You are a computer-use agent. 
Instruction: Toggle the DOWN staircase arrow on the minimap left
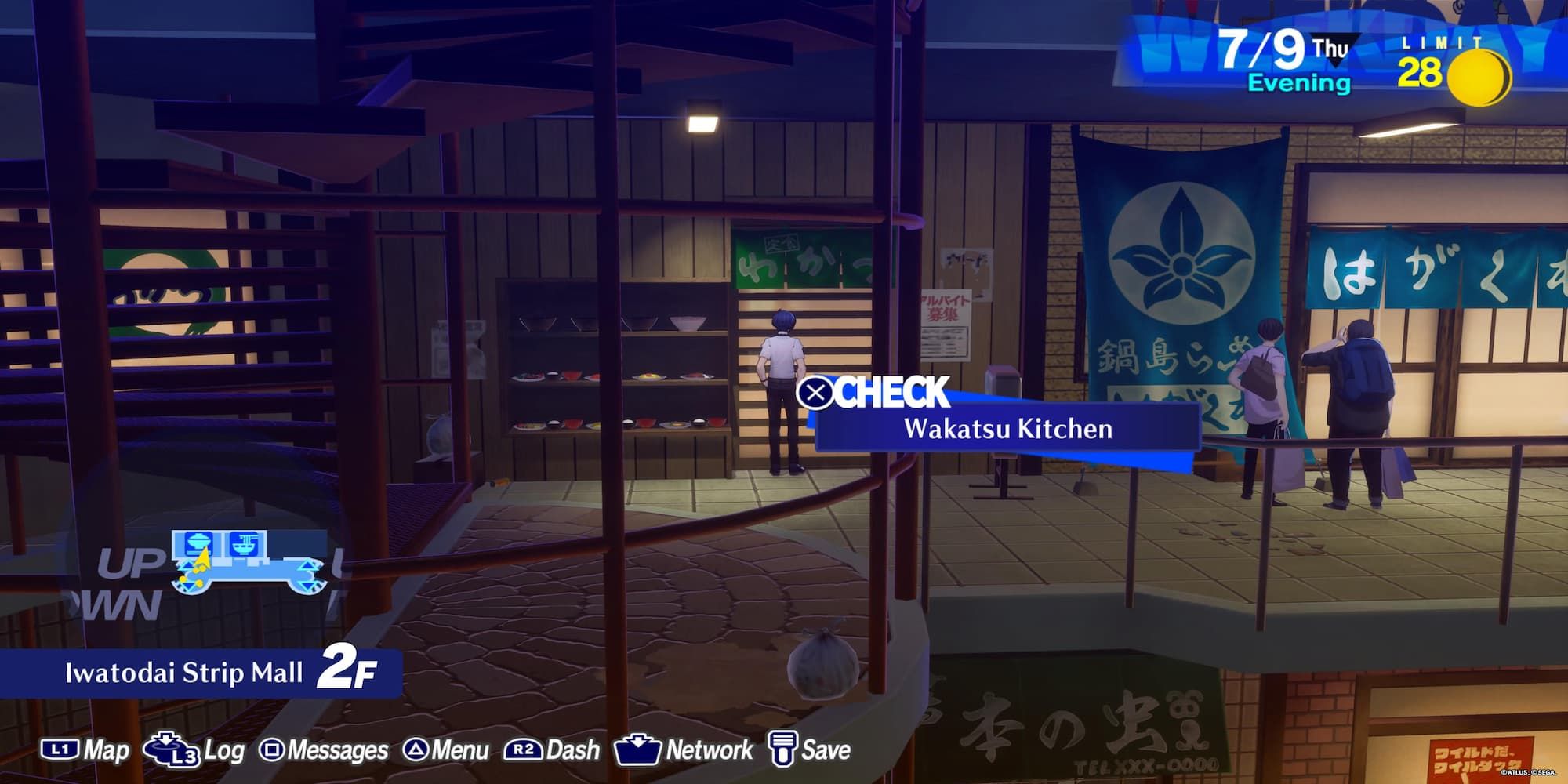pyautogui.click(x=188, y=586)
